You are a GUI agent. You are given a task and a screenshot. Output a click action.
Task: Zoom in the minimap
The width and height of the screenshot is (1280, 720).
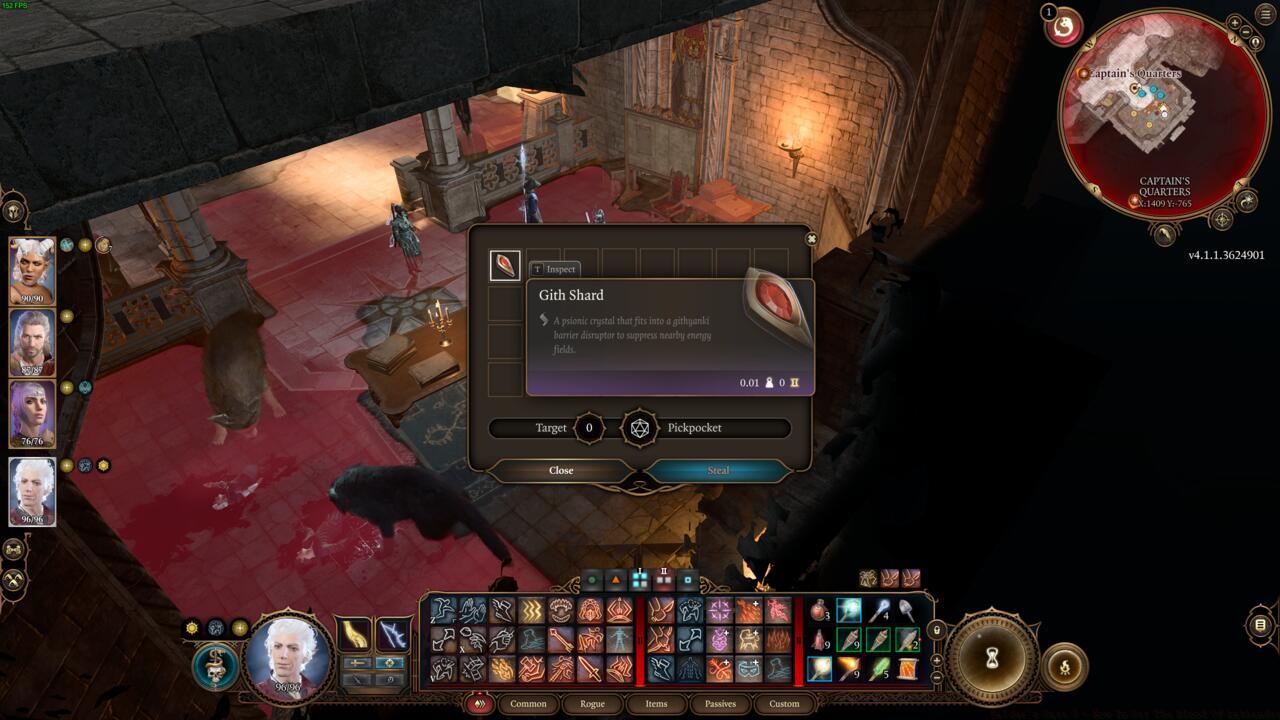coord(1234,23)
